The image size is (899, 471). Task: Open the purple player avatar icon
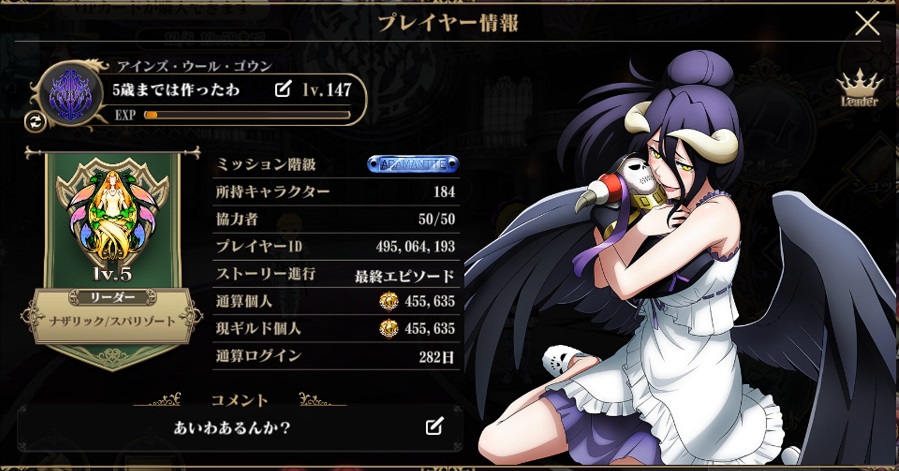pos(71,94)
